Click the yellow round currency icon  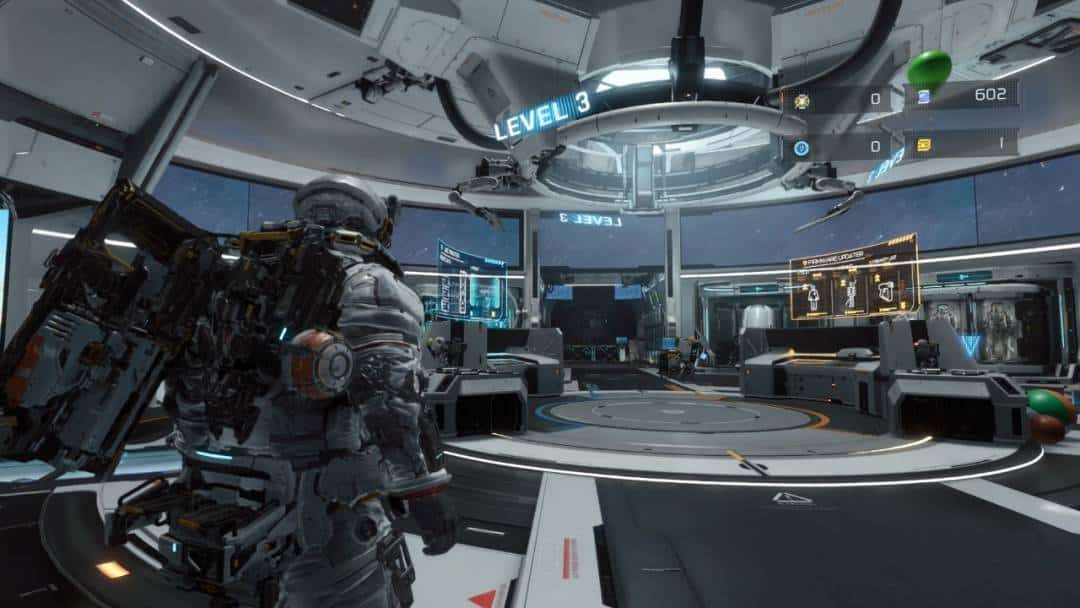coord(801,100)
